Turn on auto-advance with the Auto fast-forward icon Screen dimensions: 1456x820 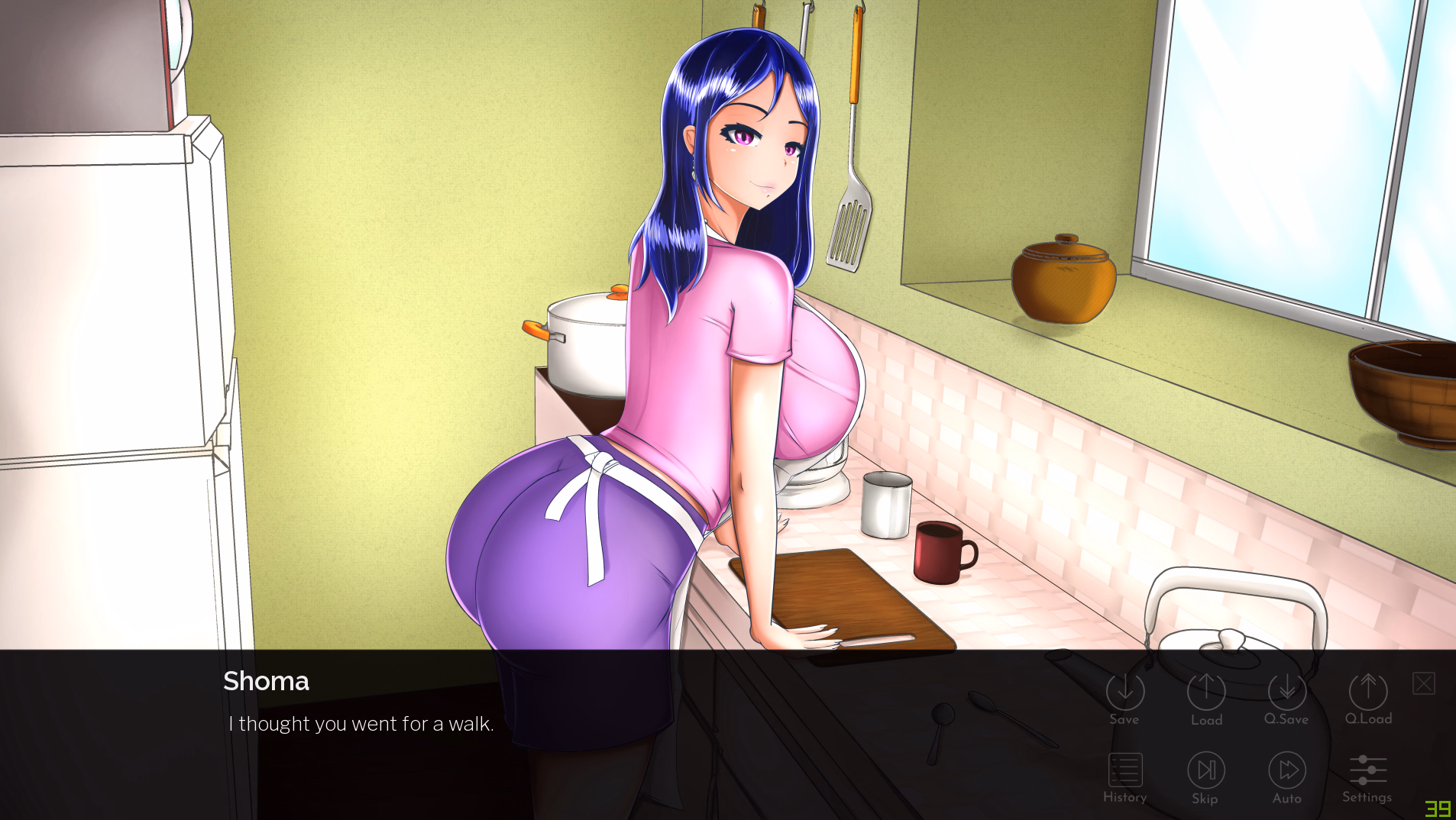pyautogui.click(x=1286, y=769)
